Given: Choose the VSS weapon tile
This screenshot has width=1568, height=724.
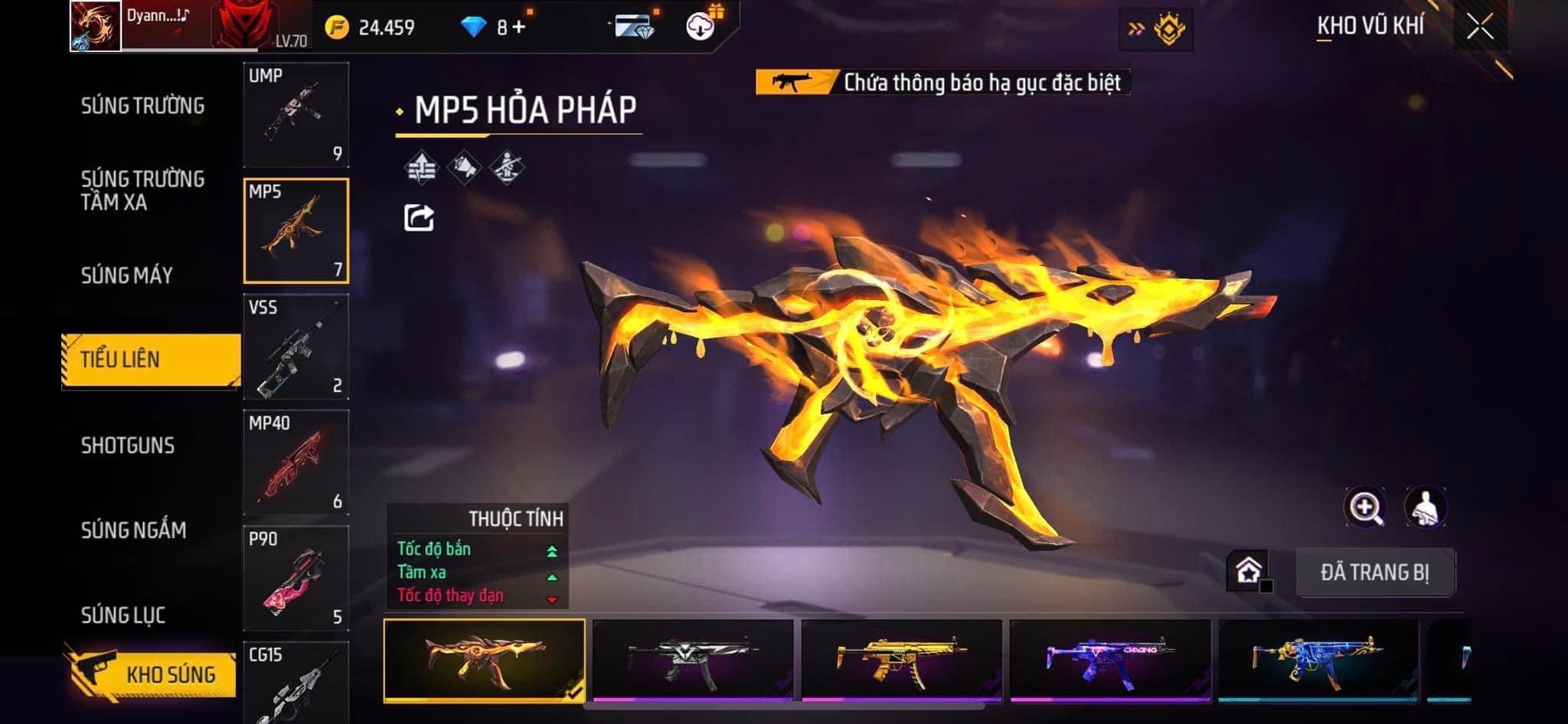Looking at the screenshot, I should point(296,347).
